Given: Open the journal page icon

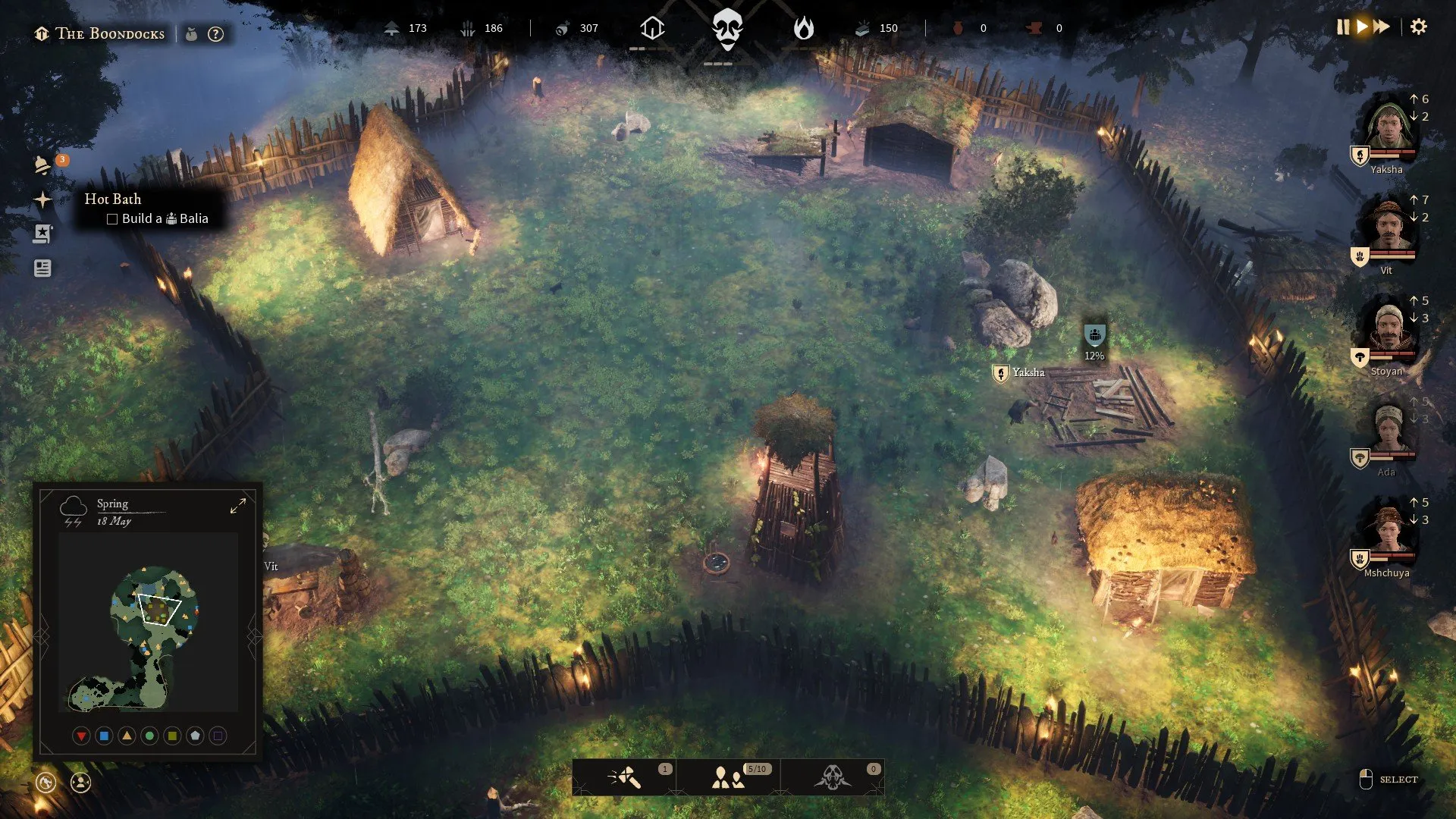Looking at the screenshot, I should [42, 268].
